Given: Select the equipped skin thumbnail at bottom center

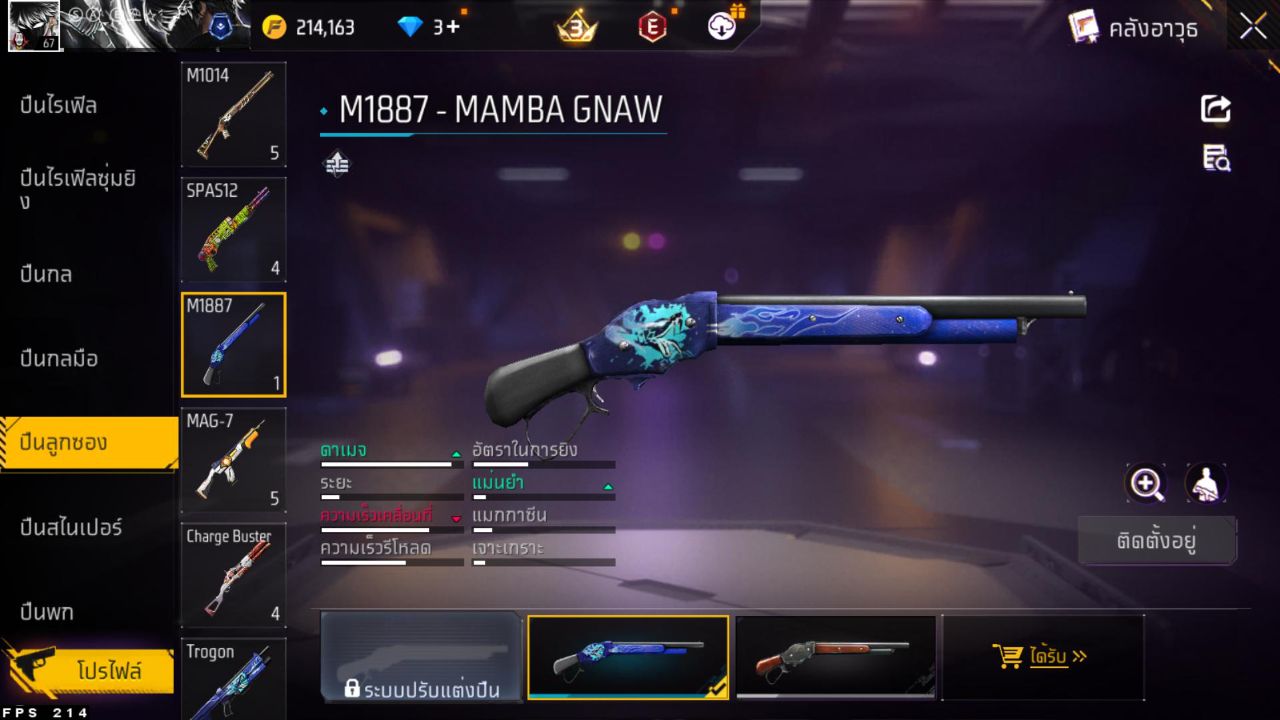Looking at the screenshot, I should [x=627, y=658].
